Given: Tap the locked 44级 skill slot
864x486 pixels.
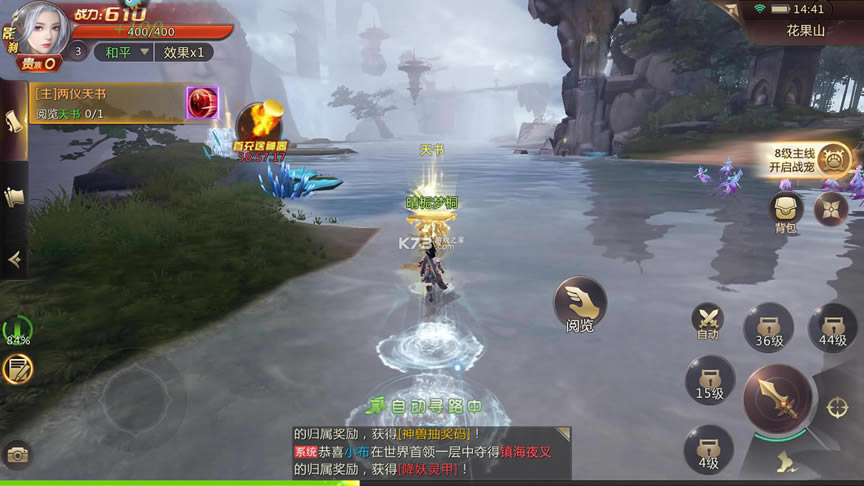Looking at the screenshot, I should coord(833,327).
